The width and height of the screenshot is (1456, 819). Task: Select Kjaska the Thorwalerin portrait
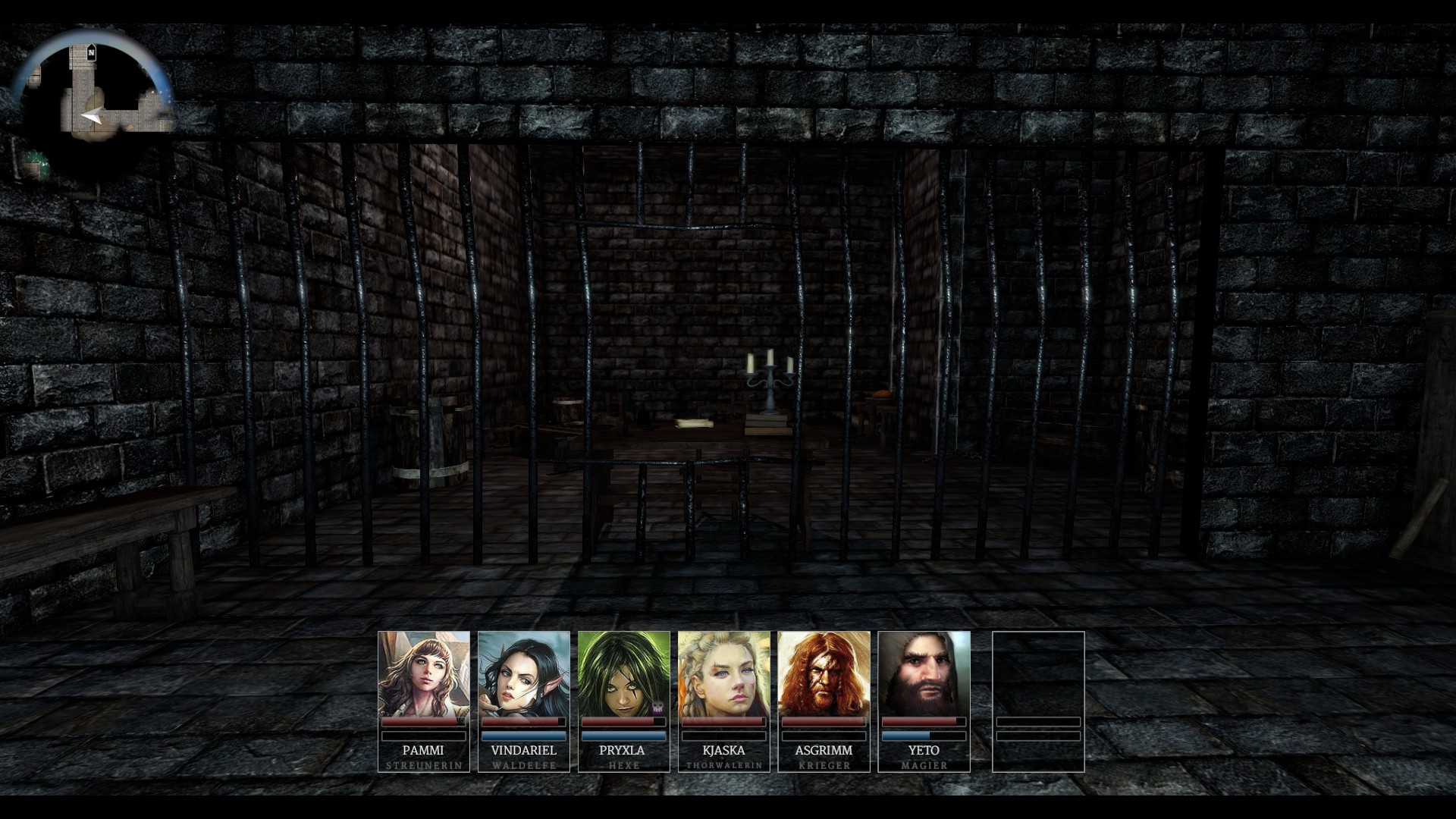[x=723, y=673]
